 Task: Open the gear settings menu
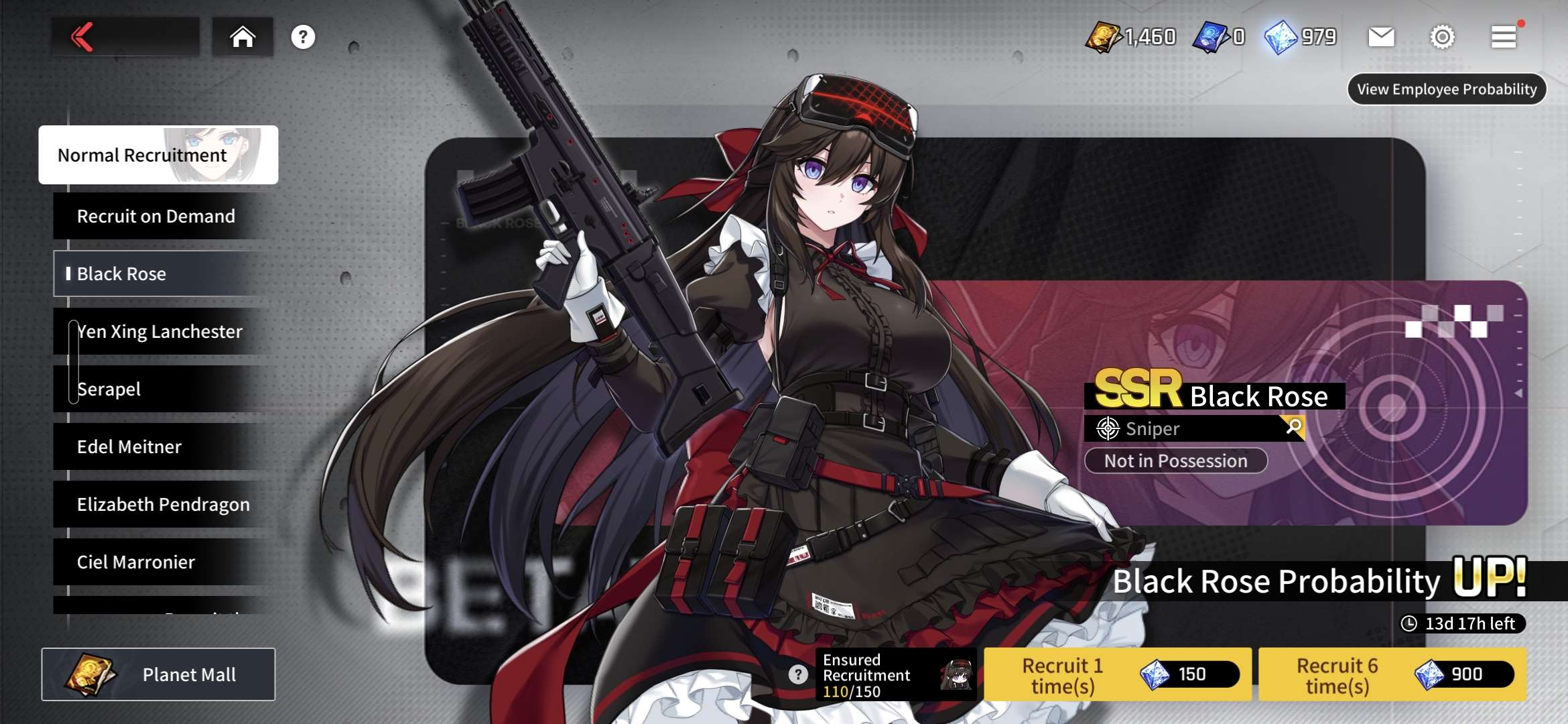tap(1442, 37)
